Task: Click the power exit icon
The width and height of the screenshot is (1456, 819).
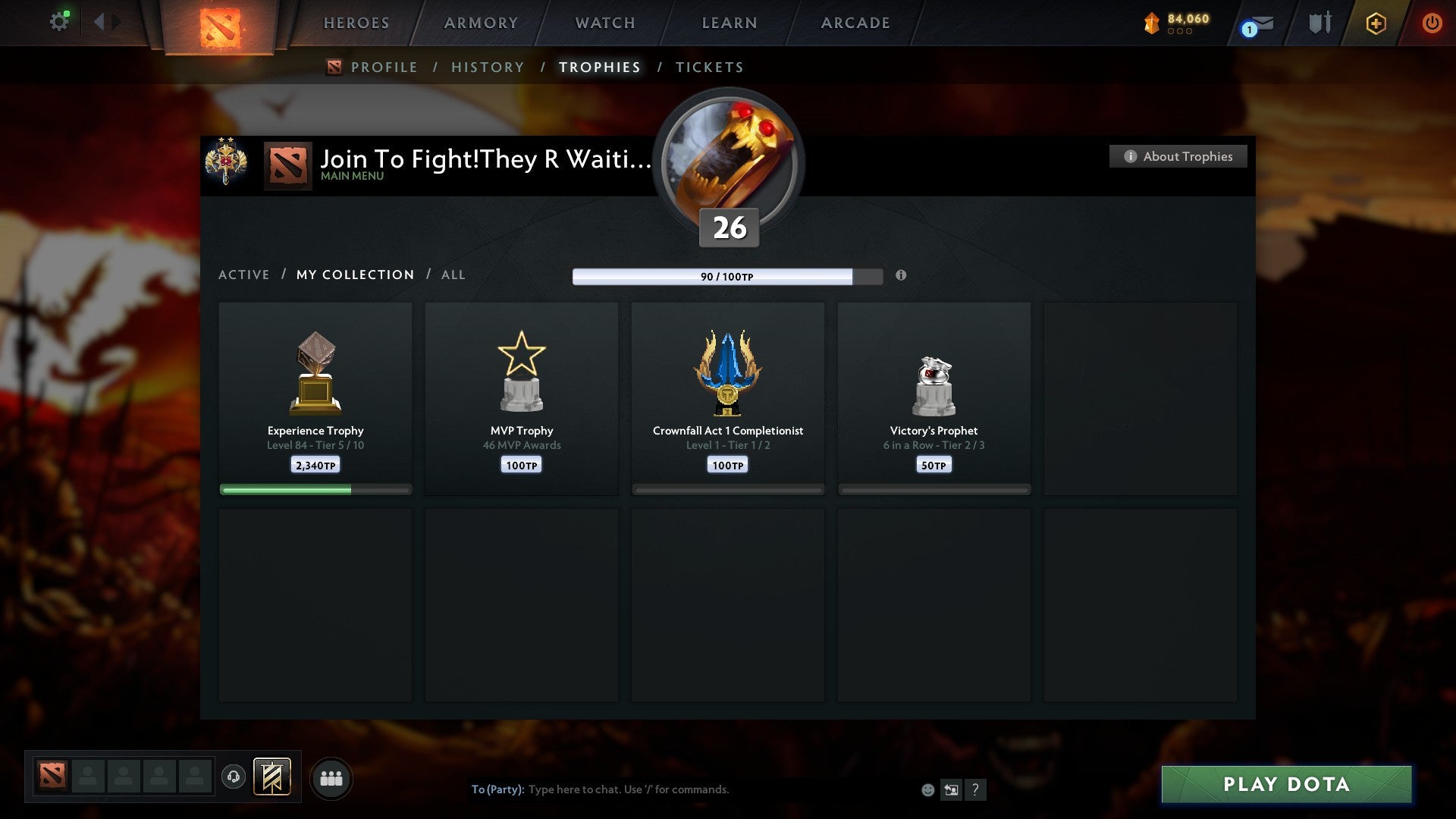Action: click(1432, 23)
